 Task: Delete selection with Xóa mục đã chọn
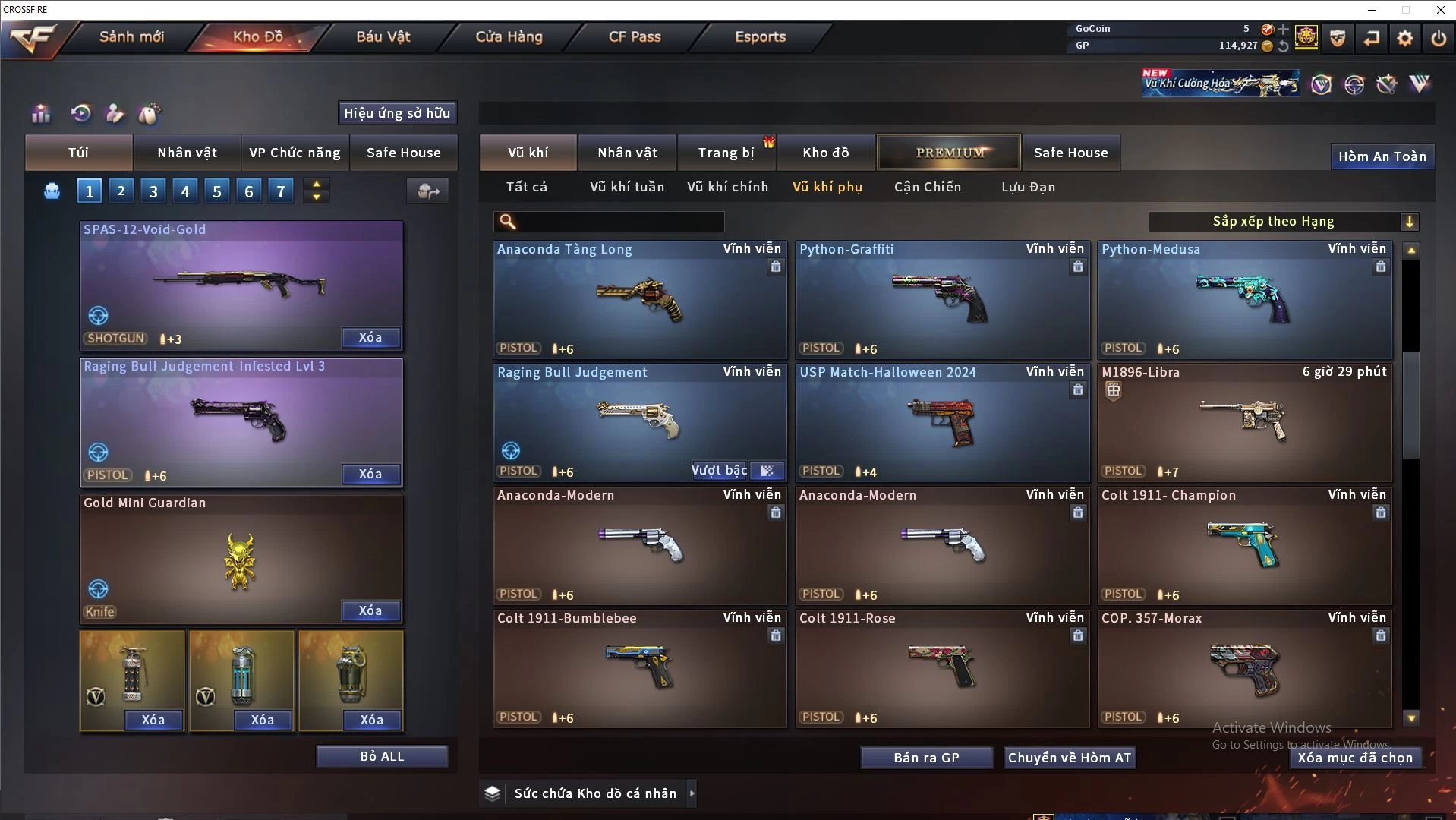[1354, 758]
